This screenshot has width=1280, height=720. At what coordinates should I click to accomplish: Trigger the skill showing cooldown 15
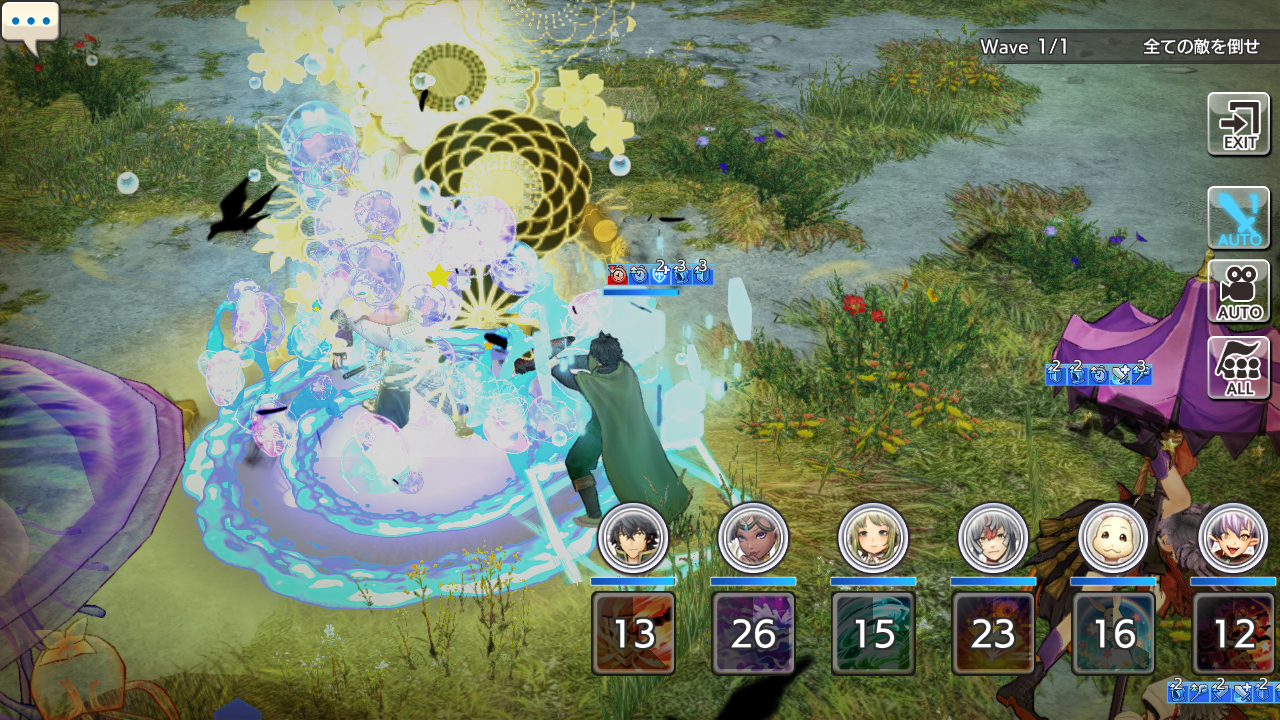click(873, 633)
